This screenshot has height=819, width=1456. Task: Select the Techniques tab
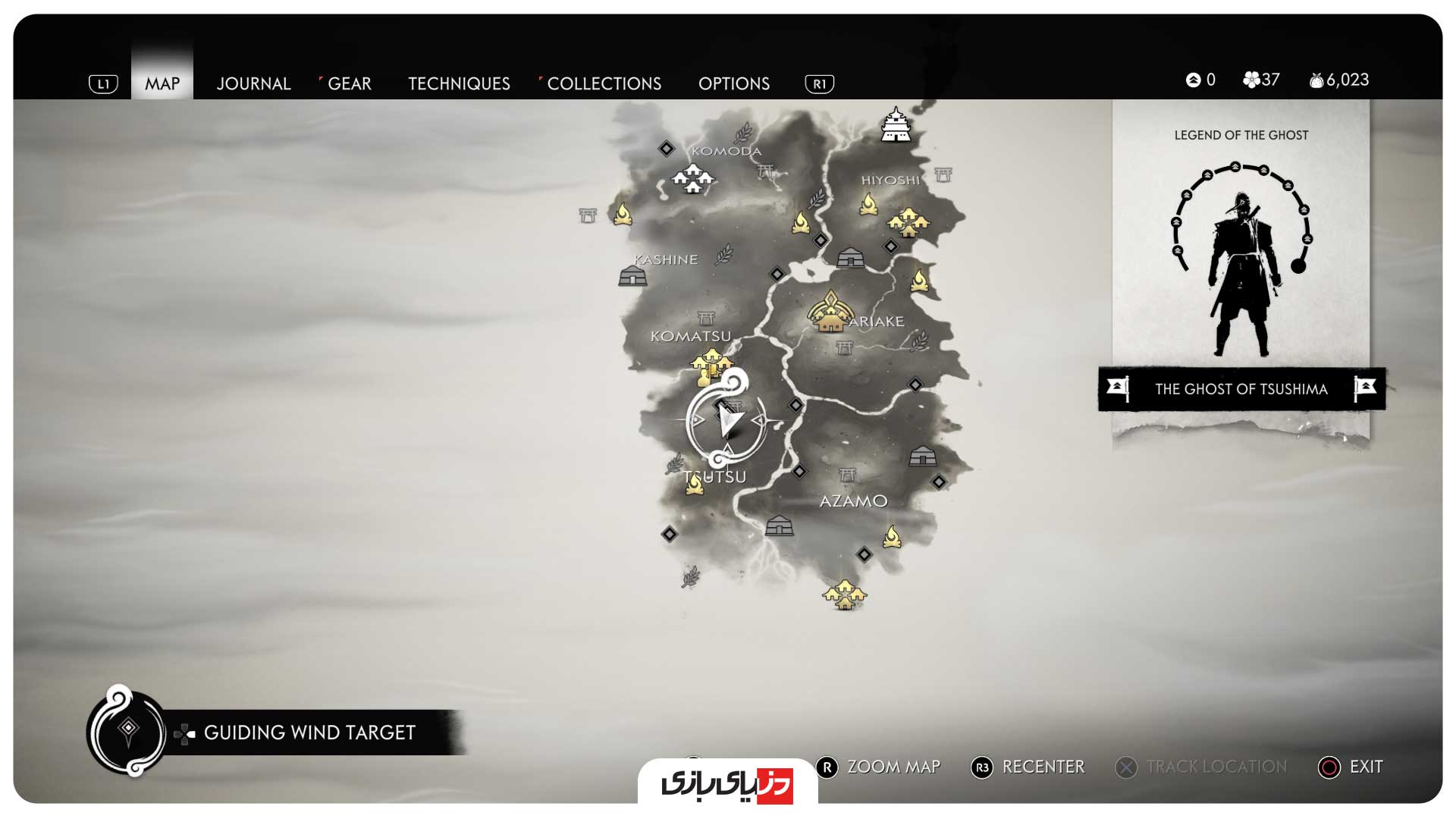[x=459, y=83]
